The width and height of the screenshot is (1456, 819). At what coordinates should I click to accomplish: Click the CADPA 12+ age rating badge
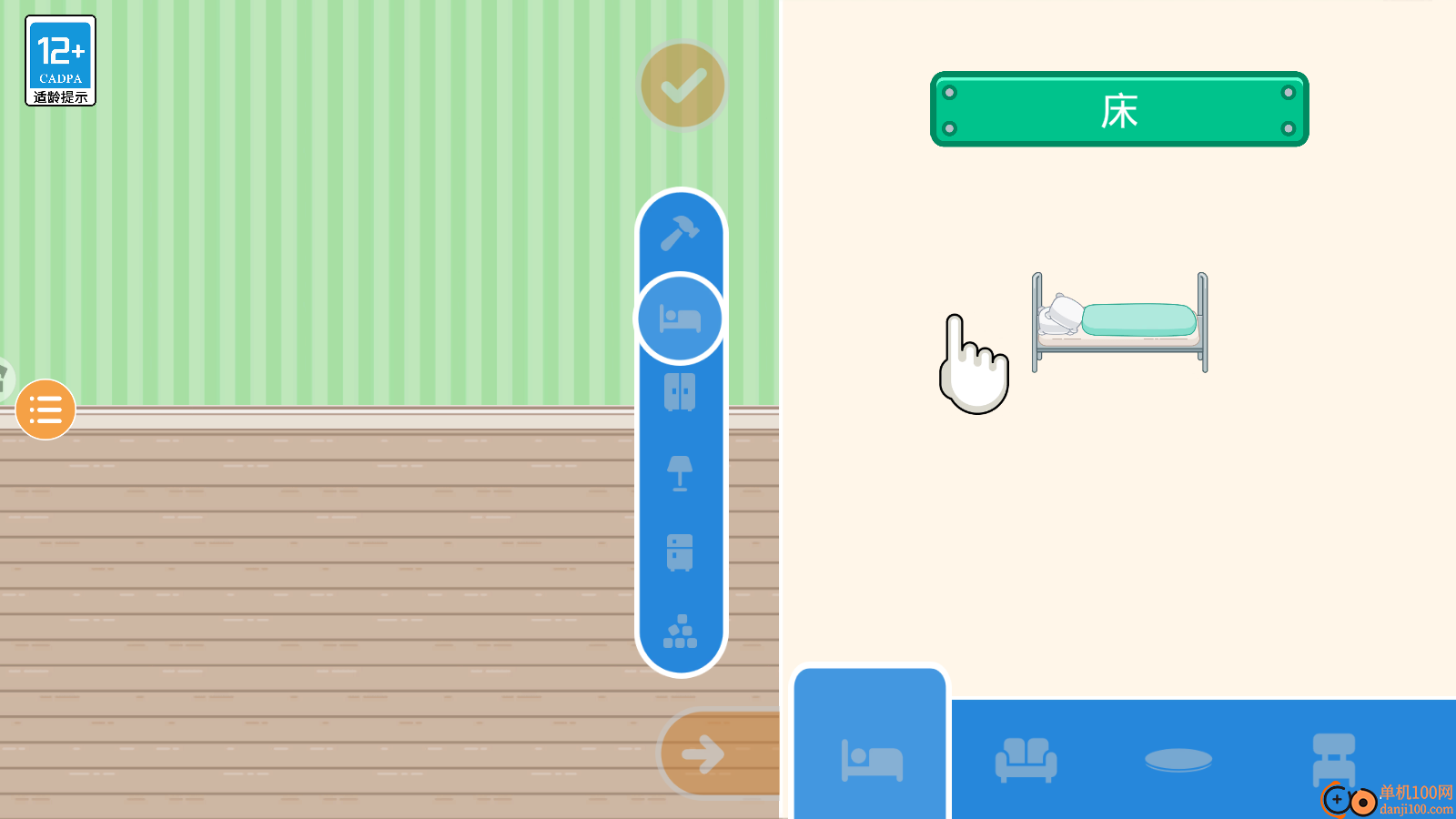61,61
